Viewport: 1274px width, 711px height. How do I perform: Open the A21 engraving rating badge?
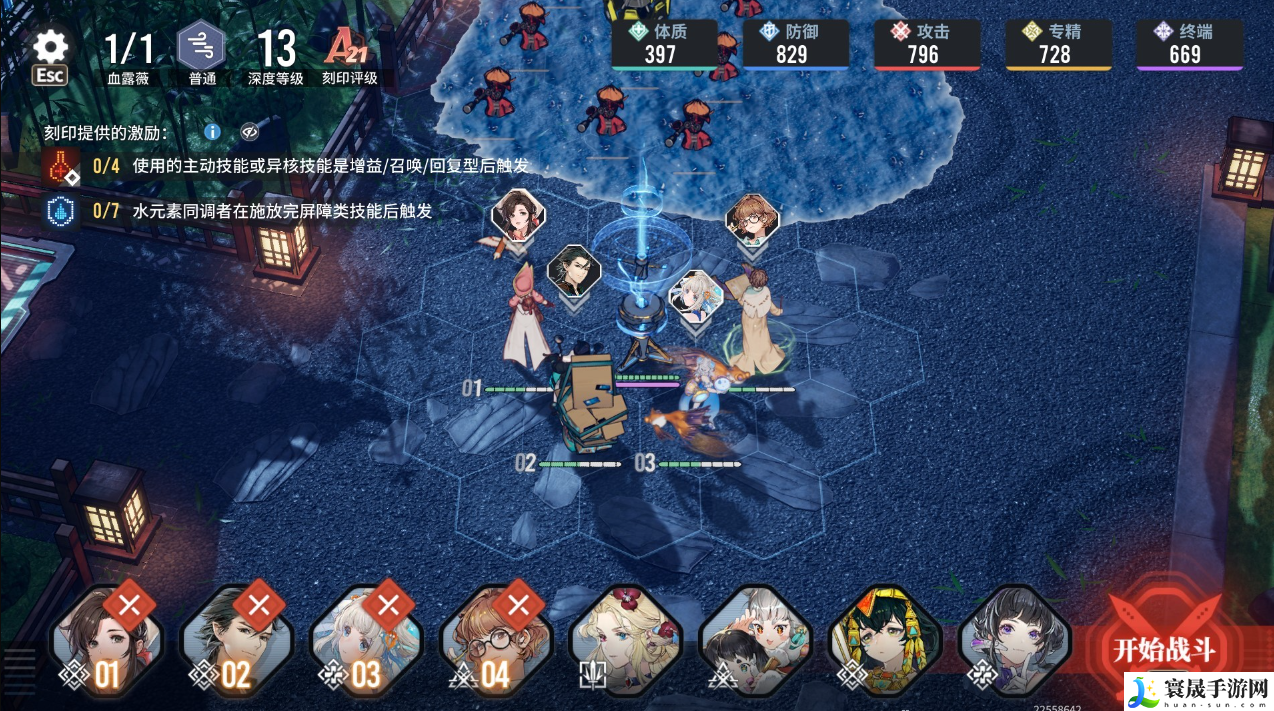pos(349,47)
